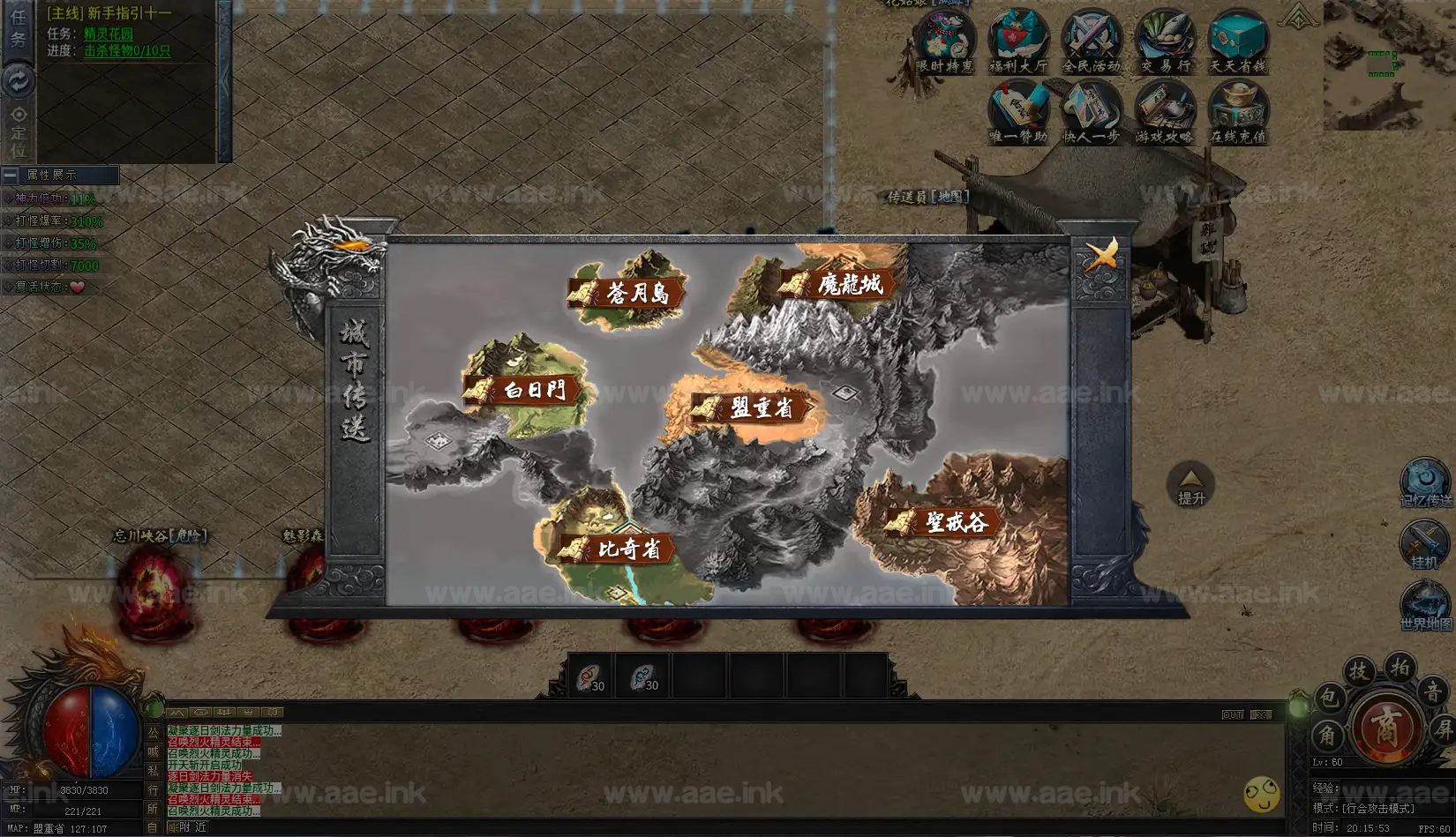Activate the 记忆传送 memory teleport

1425,482
